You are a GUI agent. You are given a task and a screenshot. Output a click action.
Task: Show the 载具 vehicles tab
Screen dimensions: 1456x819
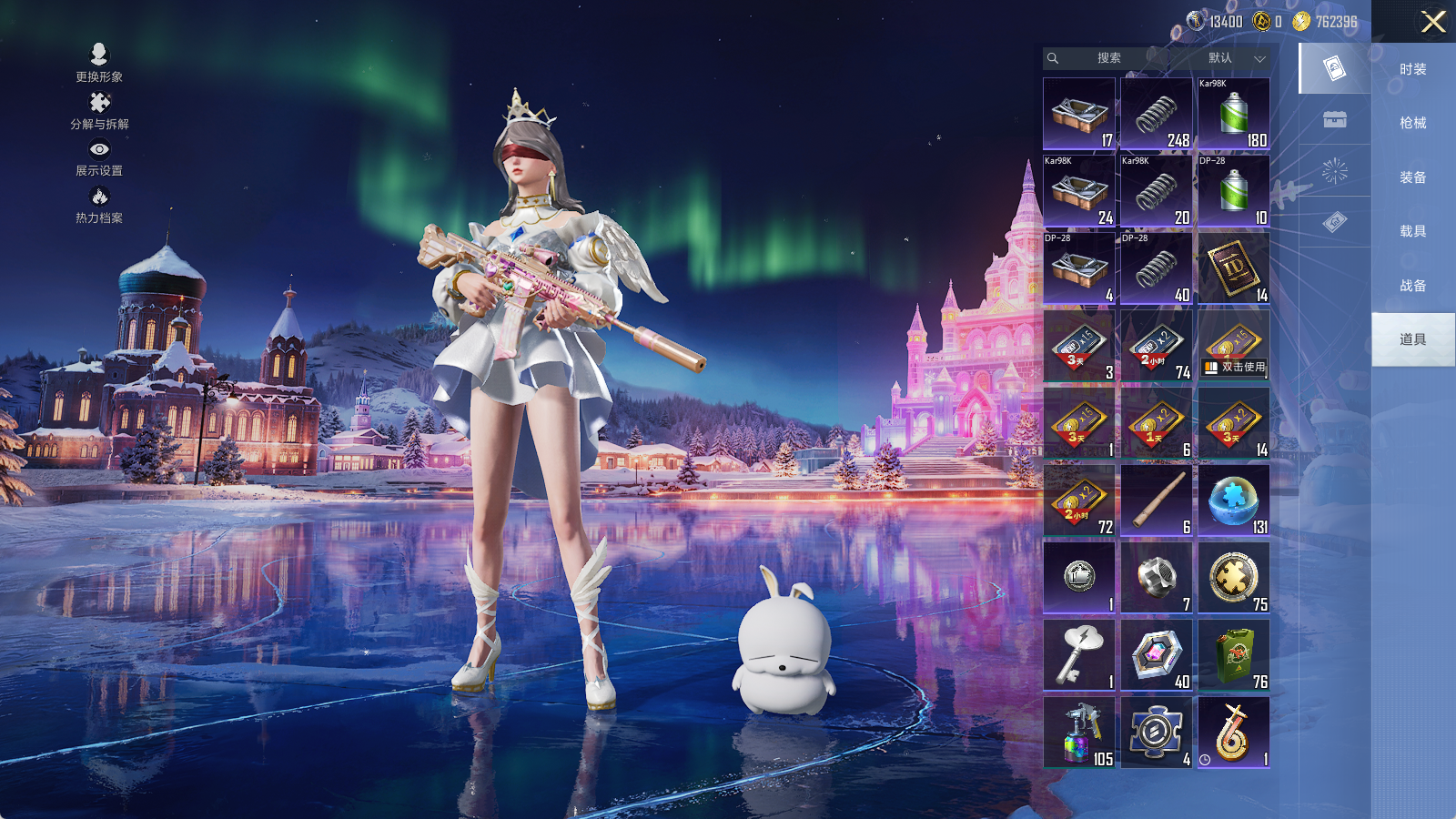pyautogui.click(x=1412, y=231)
